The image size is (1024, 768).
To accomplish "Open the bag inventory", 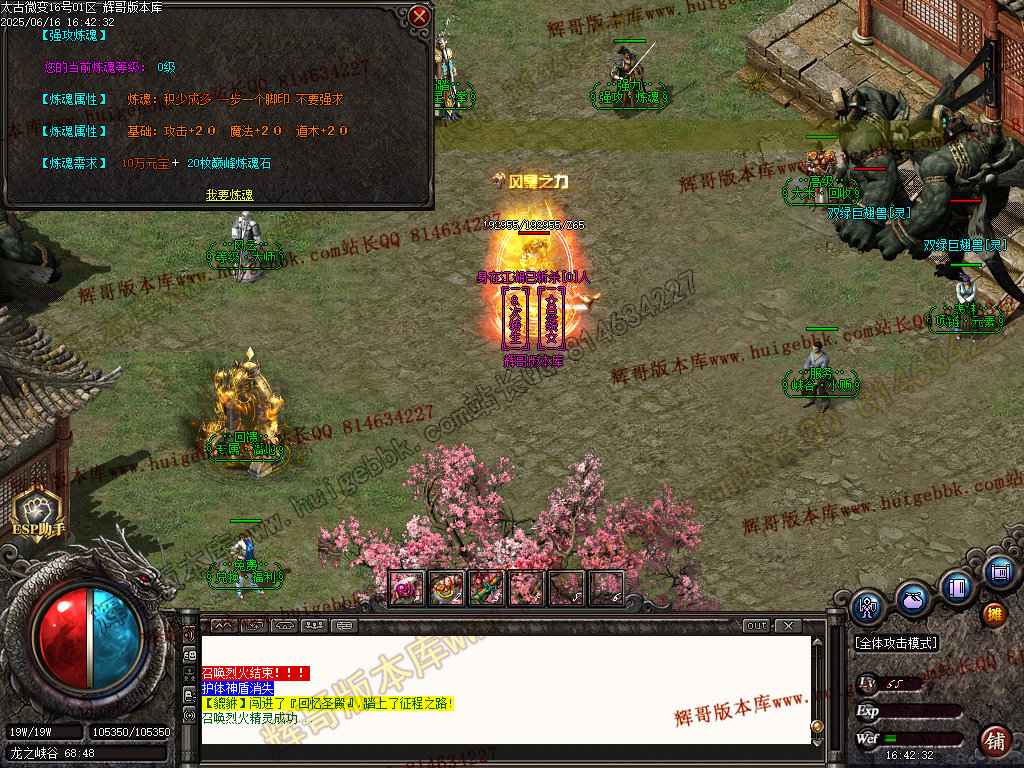I will [911, 598].
